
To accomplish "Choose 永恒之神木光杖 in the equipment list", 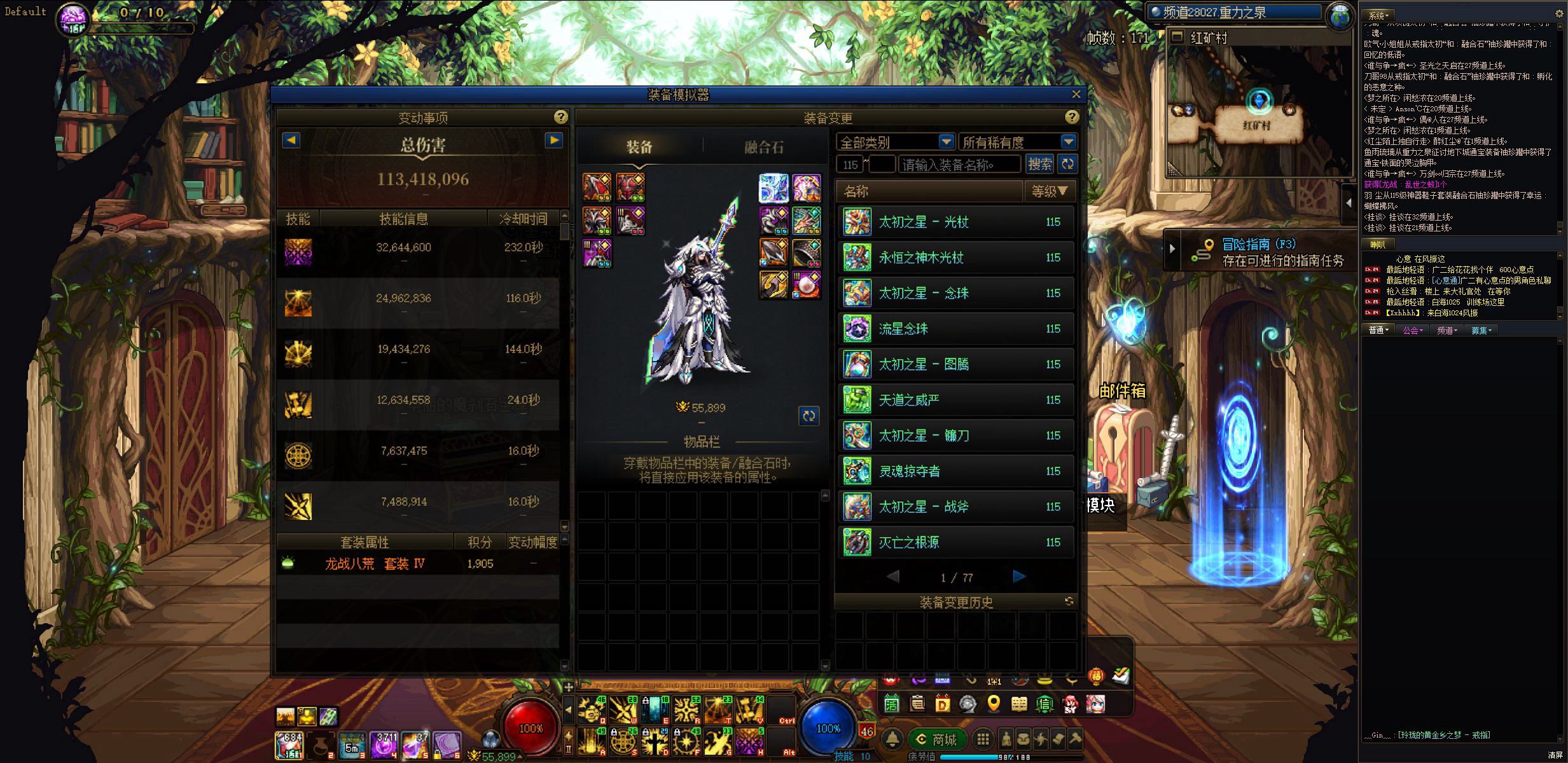I will pos(957,258).
